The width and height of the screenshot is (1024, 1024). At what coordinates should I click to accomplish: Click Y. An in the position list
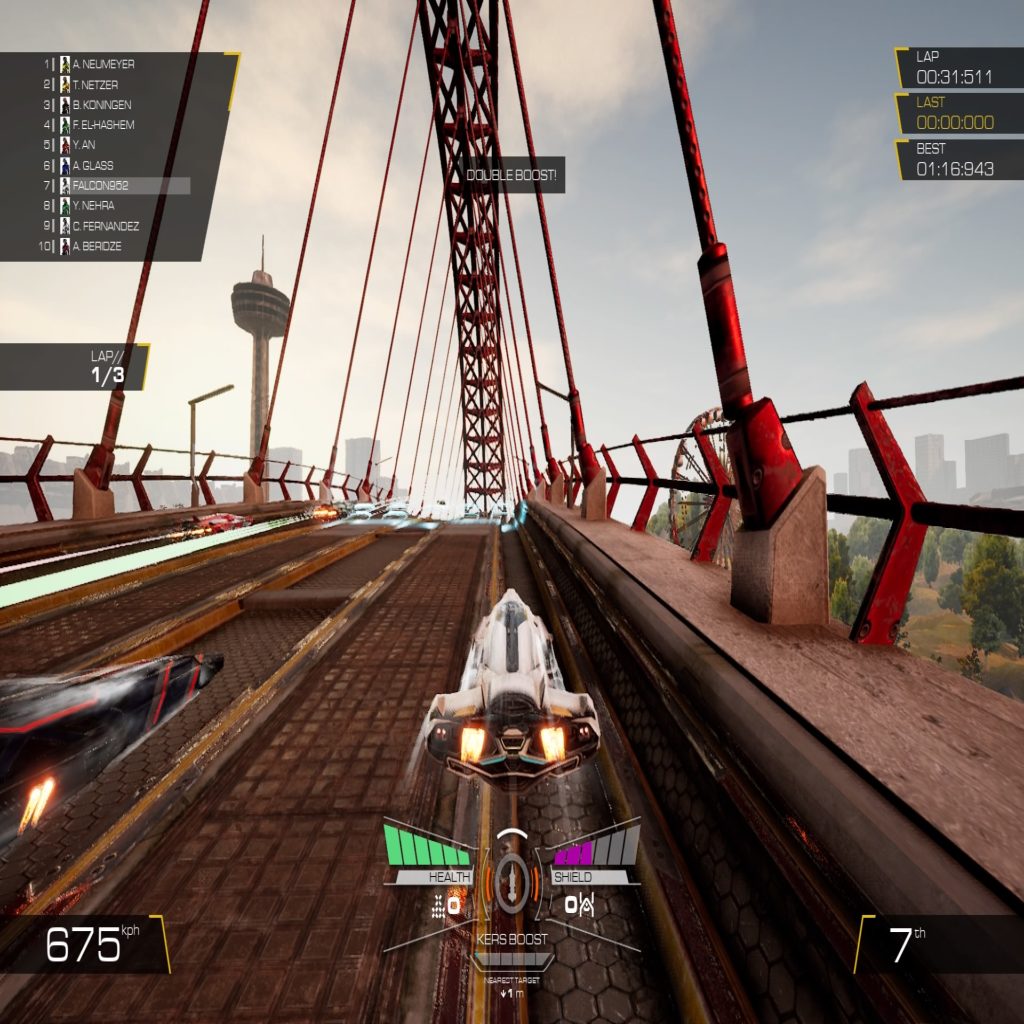pyautogui.click(x=84, y=145)
